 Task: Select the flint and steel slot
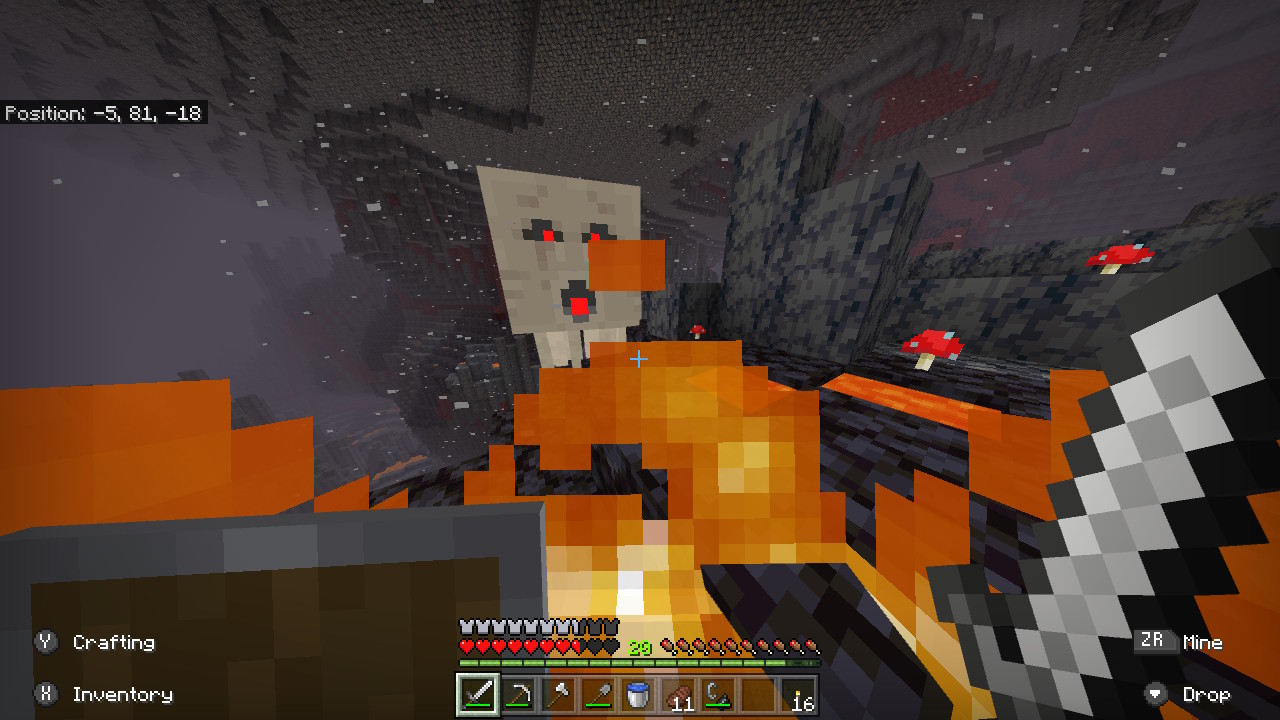coord(718,694)
